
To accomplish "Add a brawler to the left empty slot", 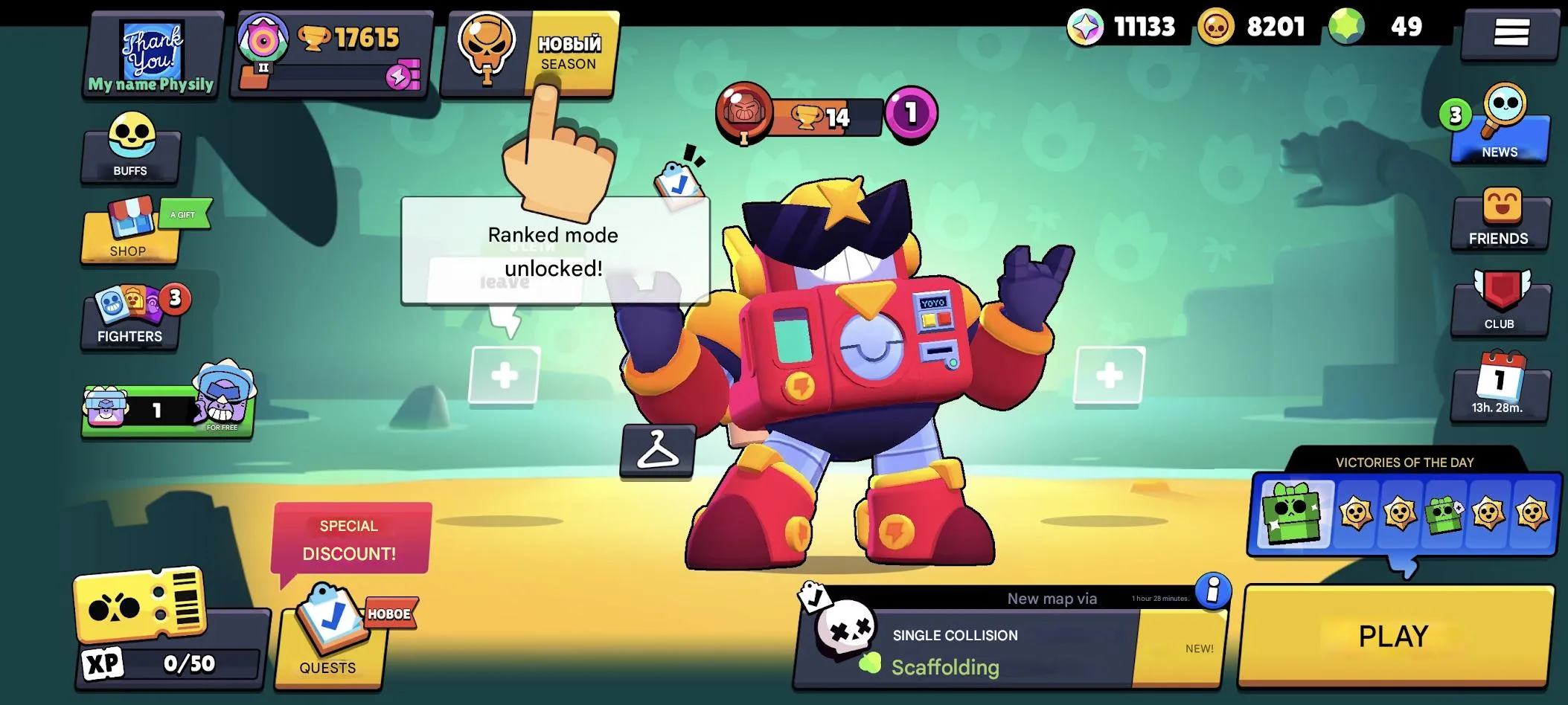I will pos(506,376).
